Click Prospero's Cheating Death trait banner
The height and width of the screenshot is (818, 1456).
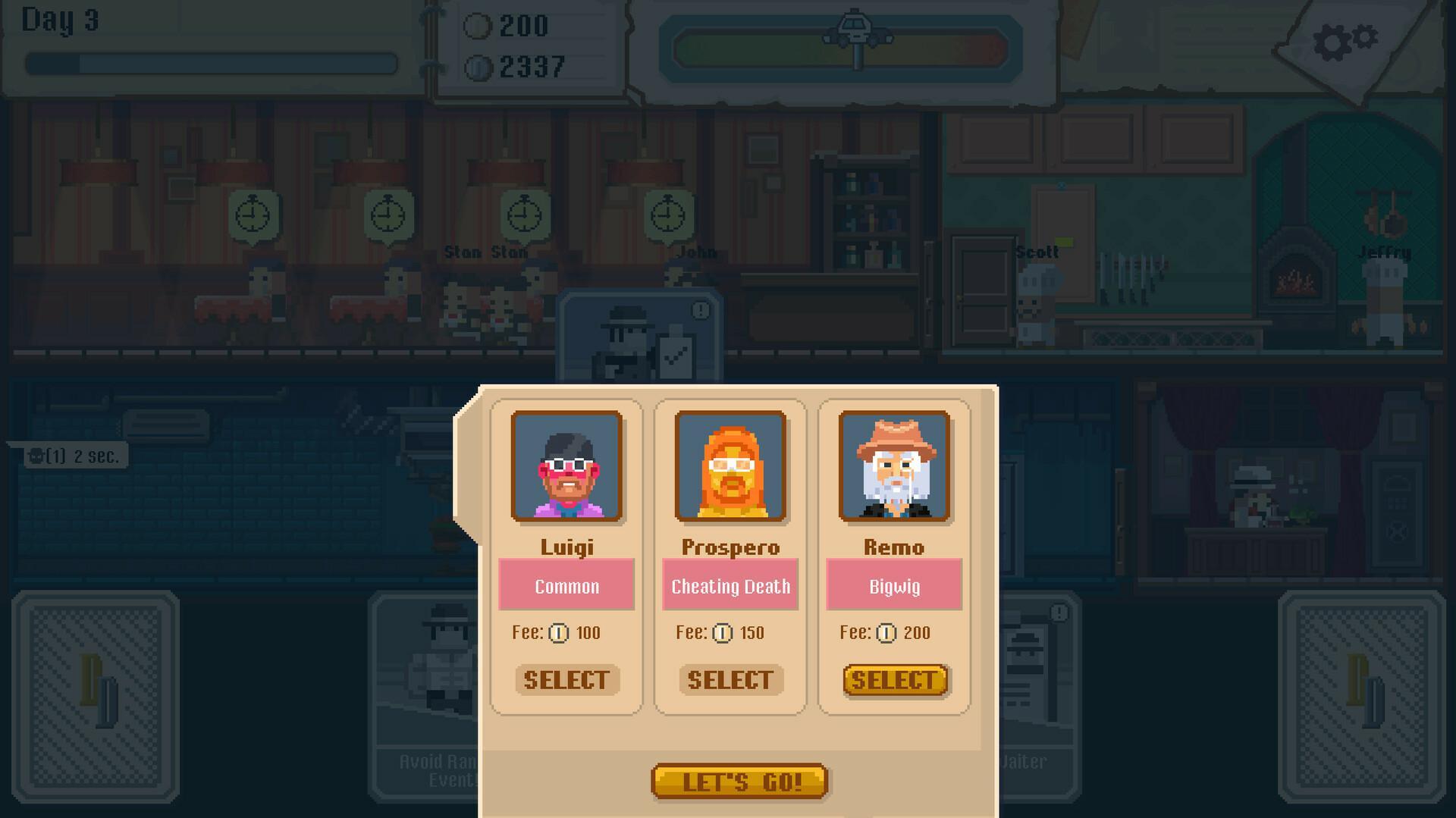(730, 585)
